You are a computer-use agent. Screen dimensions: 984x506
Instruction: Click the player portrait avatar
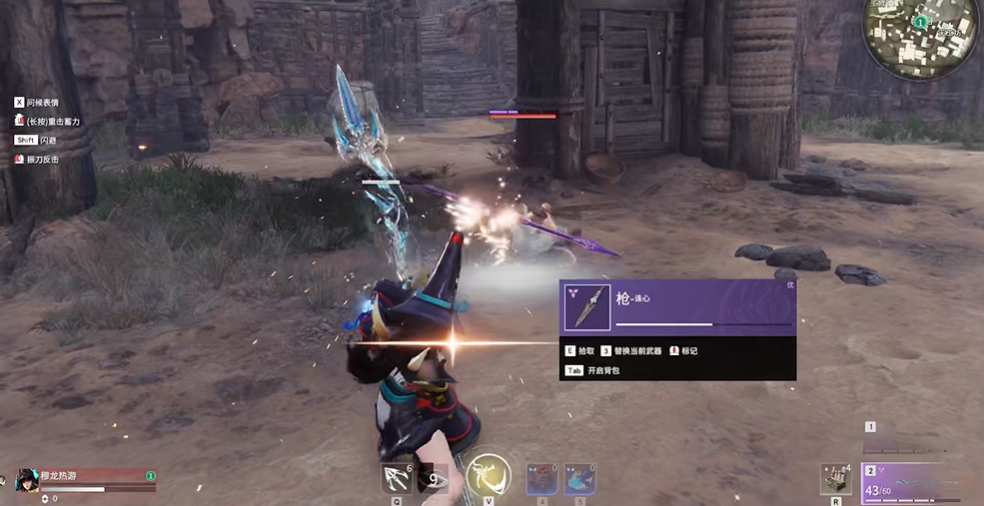[27, 480]
